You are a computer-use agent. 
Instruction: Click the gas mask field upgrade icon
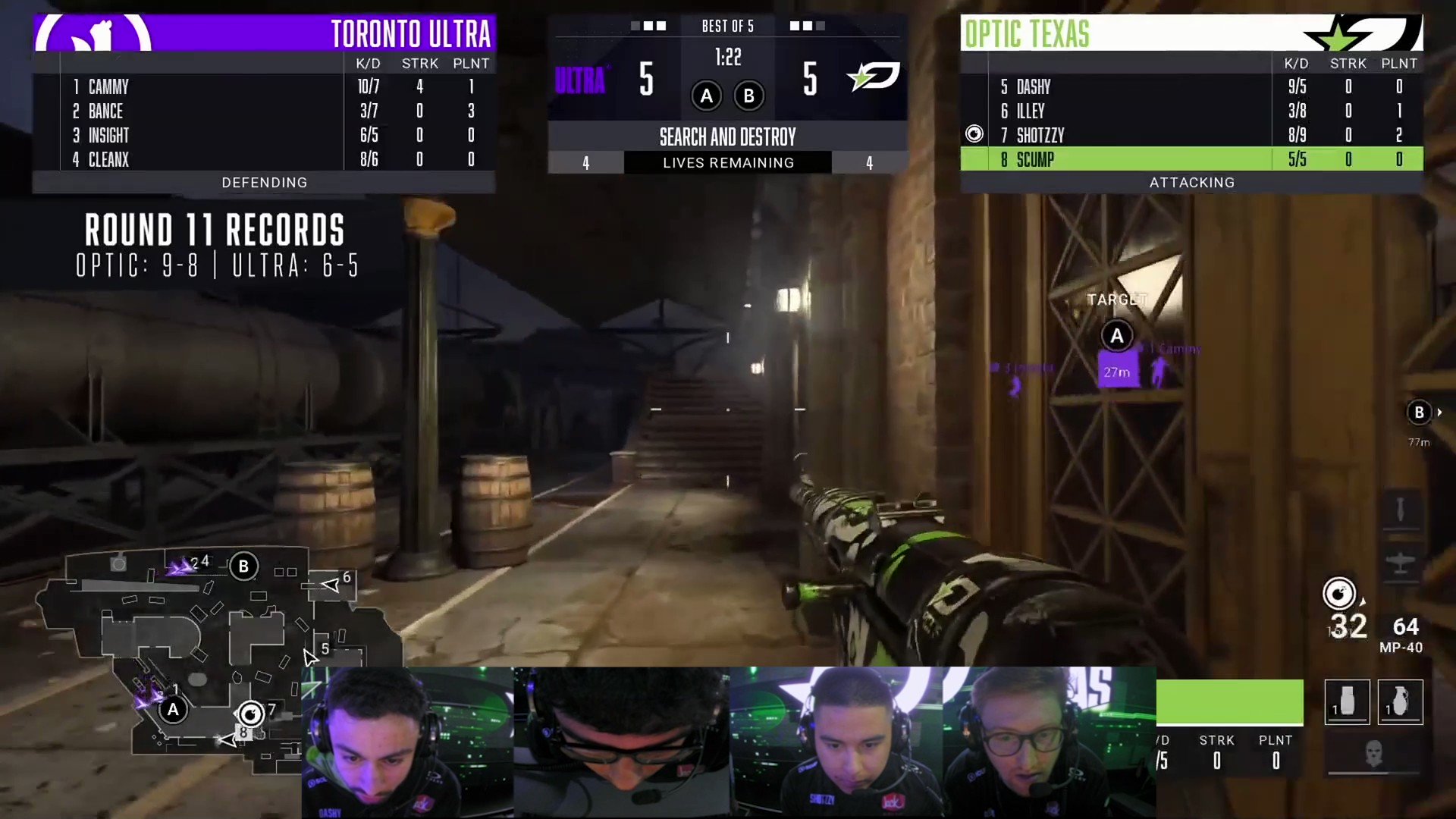[x=1374, y=753]
